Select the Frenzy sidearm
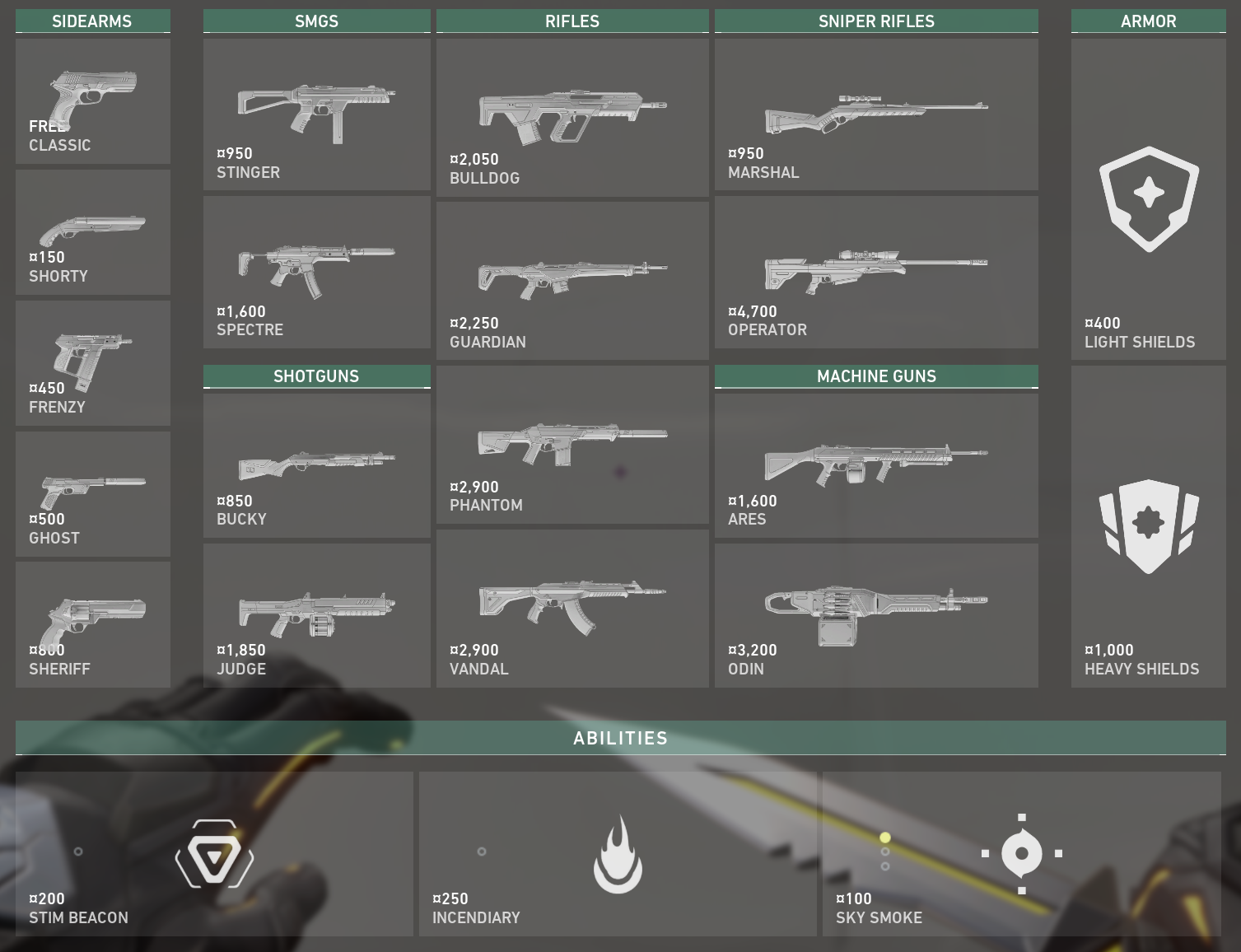Viewport: 1241px width, 952px height. (x=93, y=363)
